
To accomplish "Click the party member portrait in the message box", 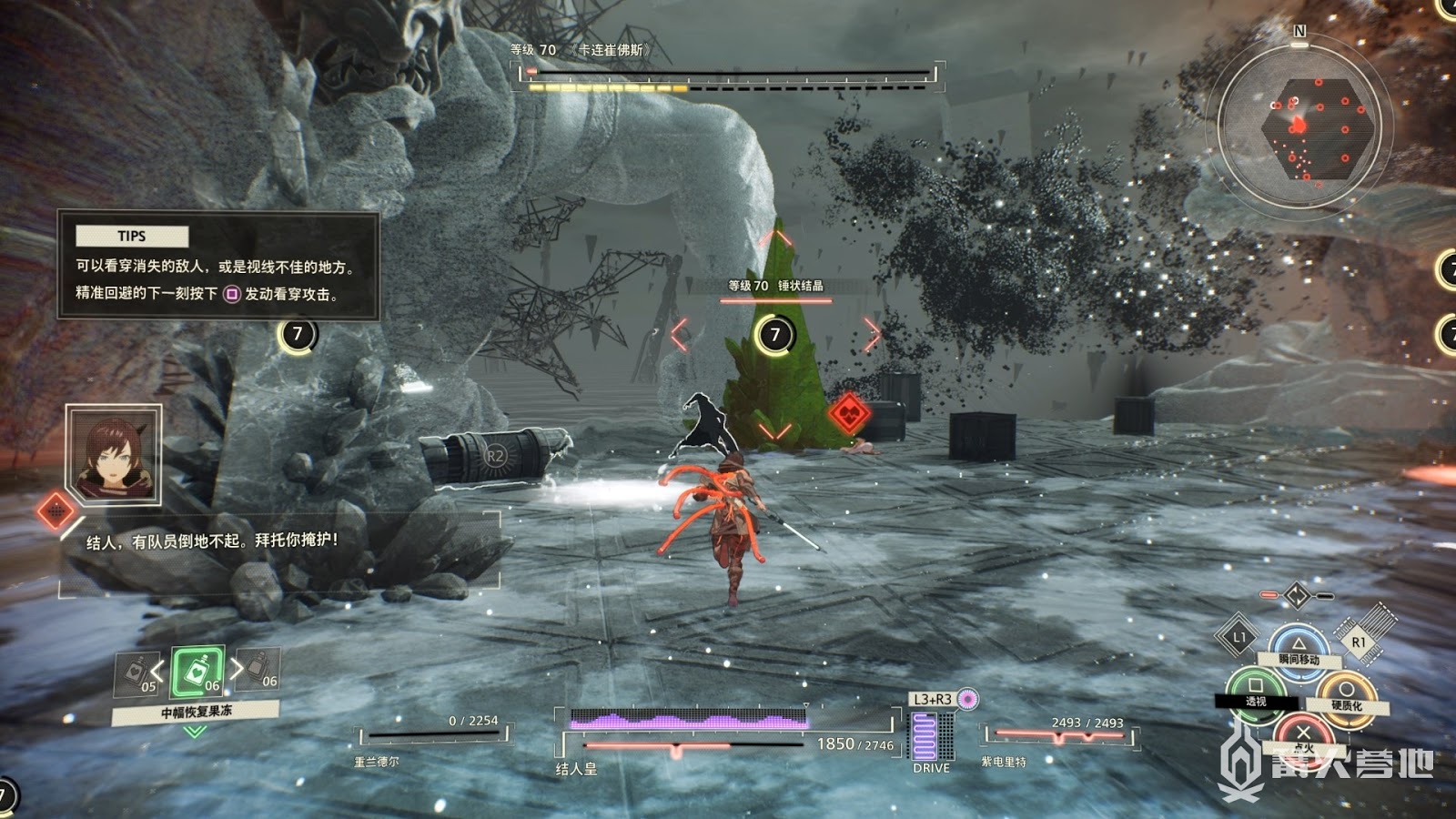I will tap(114, 455).
